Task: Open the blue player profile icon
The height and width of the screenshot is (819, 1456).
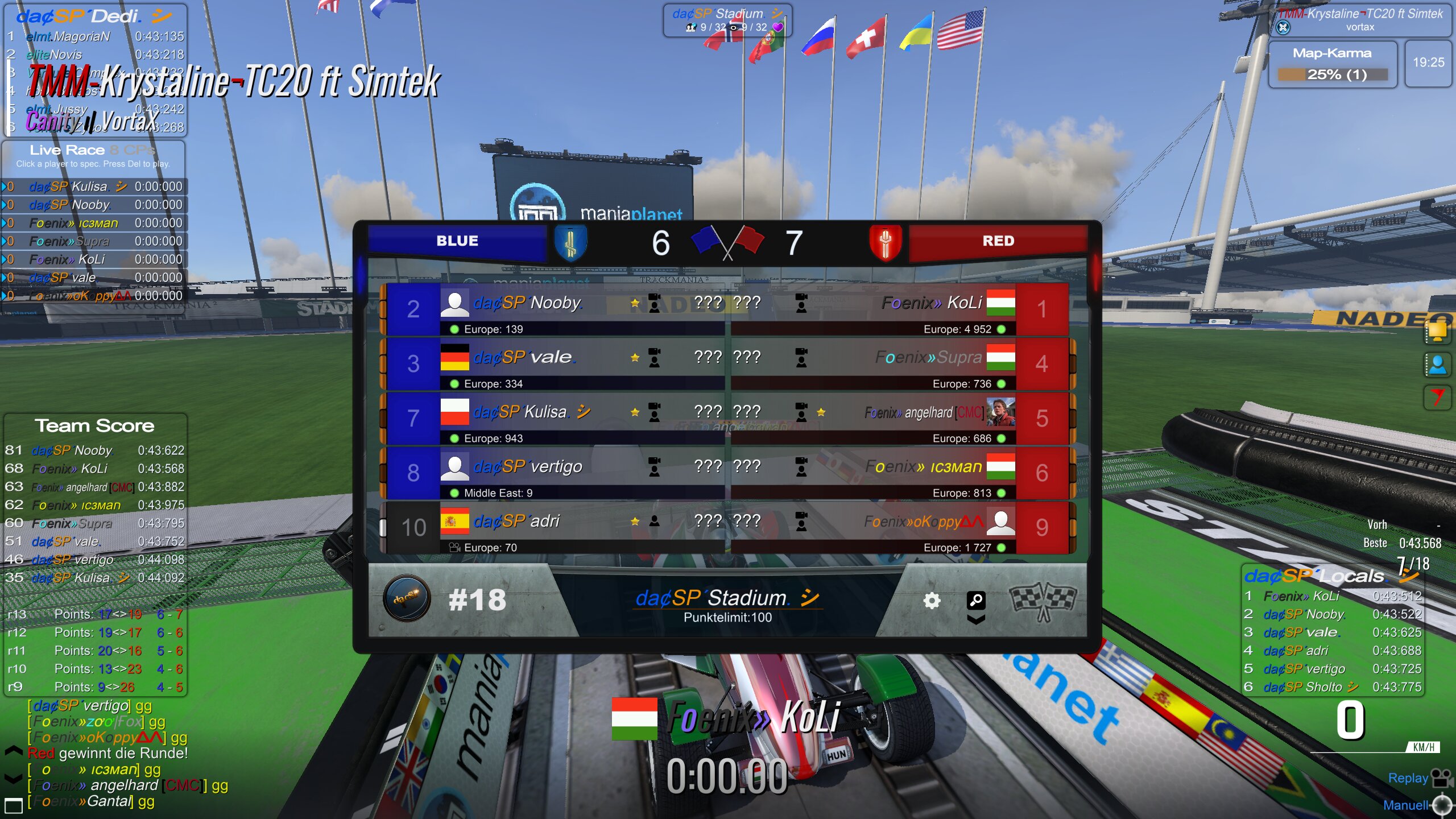Action: coord(1437,365)
